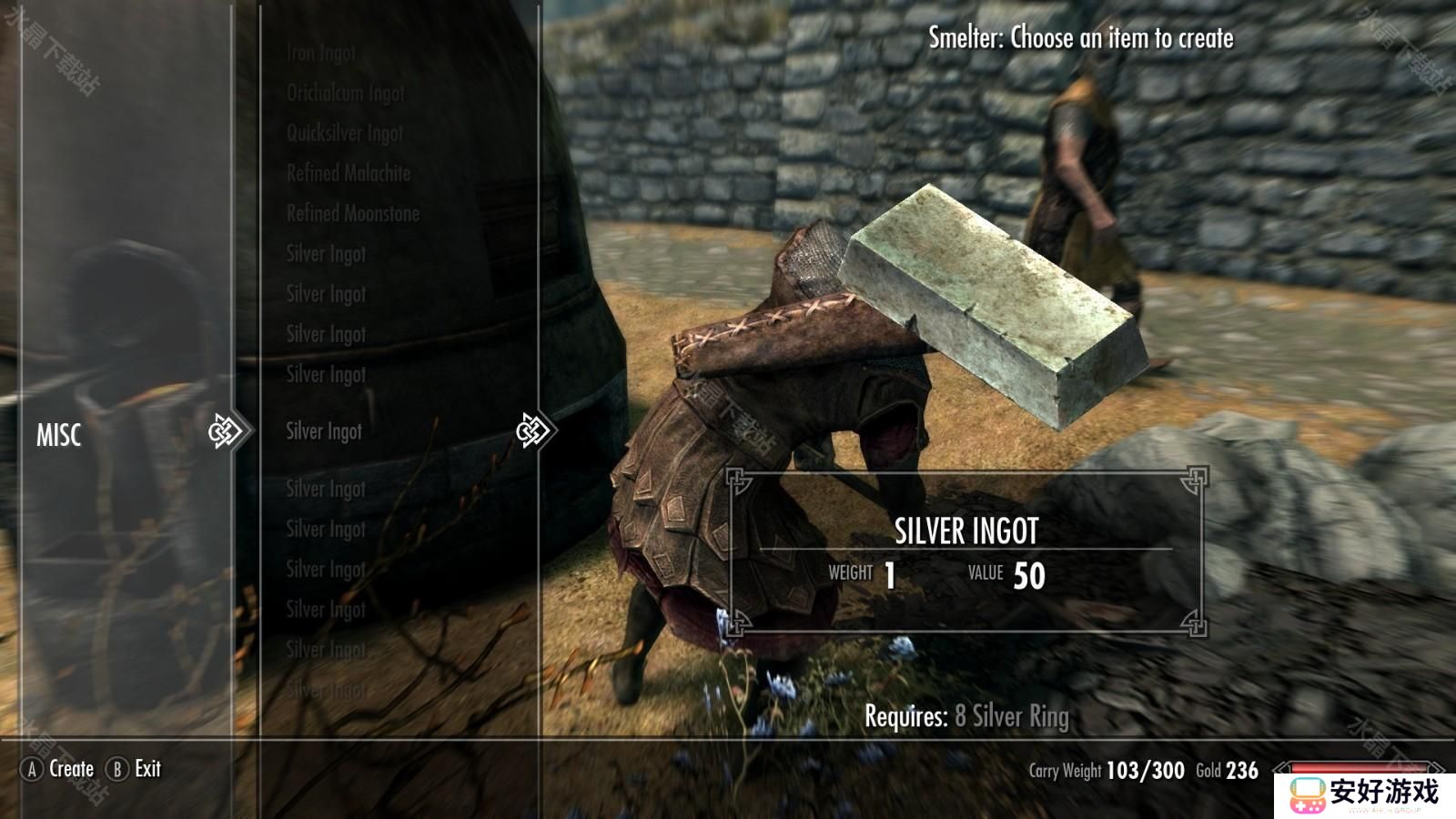Click the highlighted Silver Ingot entry
Viewport: 1456px width, 819px height.
(324, 431)
